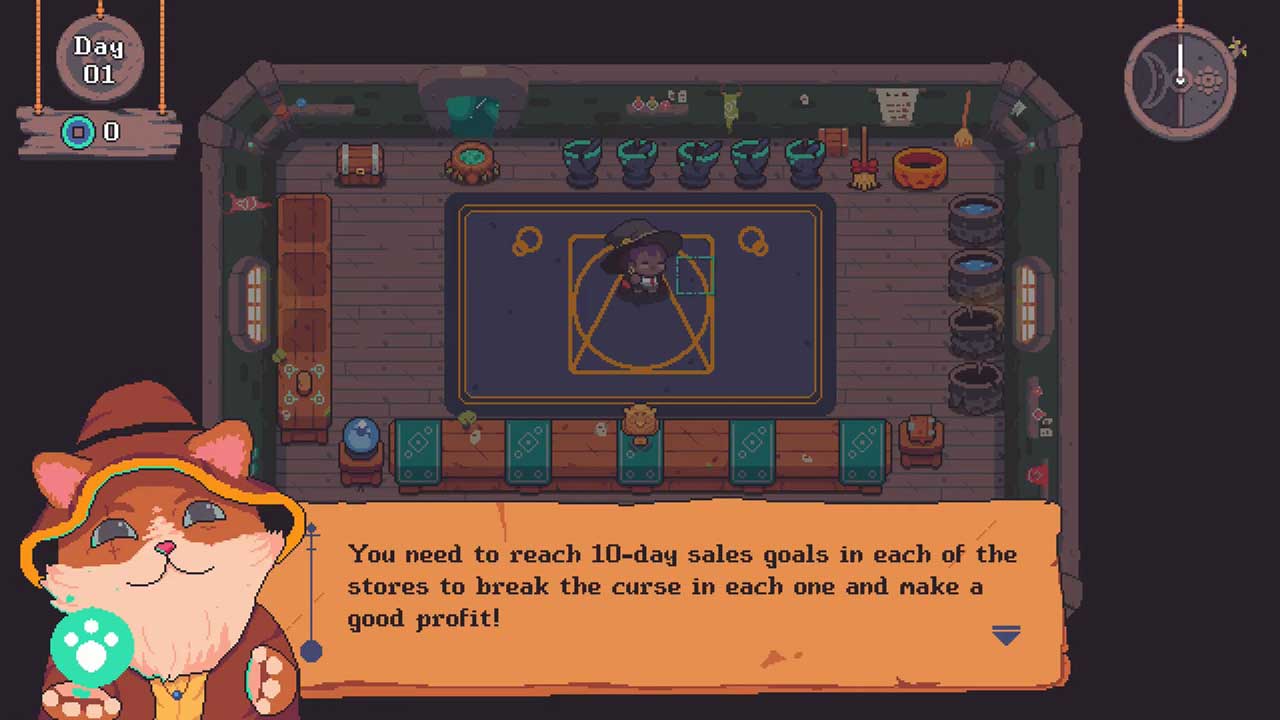Select the moon and sun clock dial
This screenshot has width=1280, height=720.
[1180, 80]
